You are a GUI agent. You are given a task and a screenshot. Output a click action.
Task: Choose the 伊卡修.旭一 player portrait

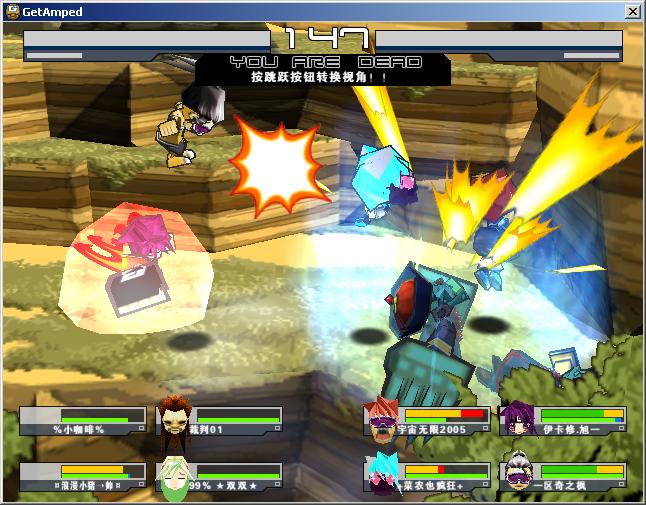[520, 421]
